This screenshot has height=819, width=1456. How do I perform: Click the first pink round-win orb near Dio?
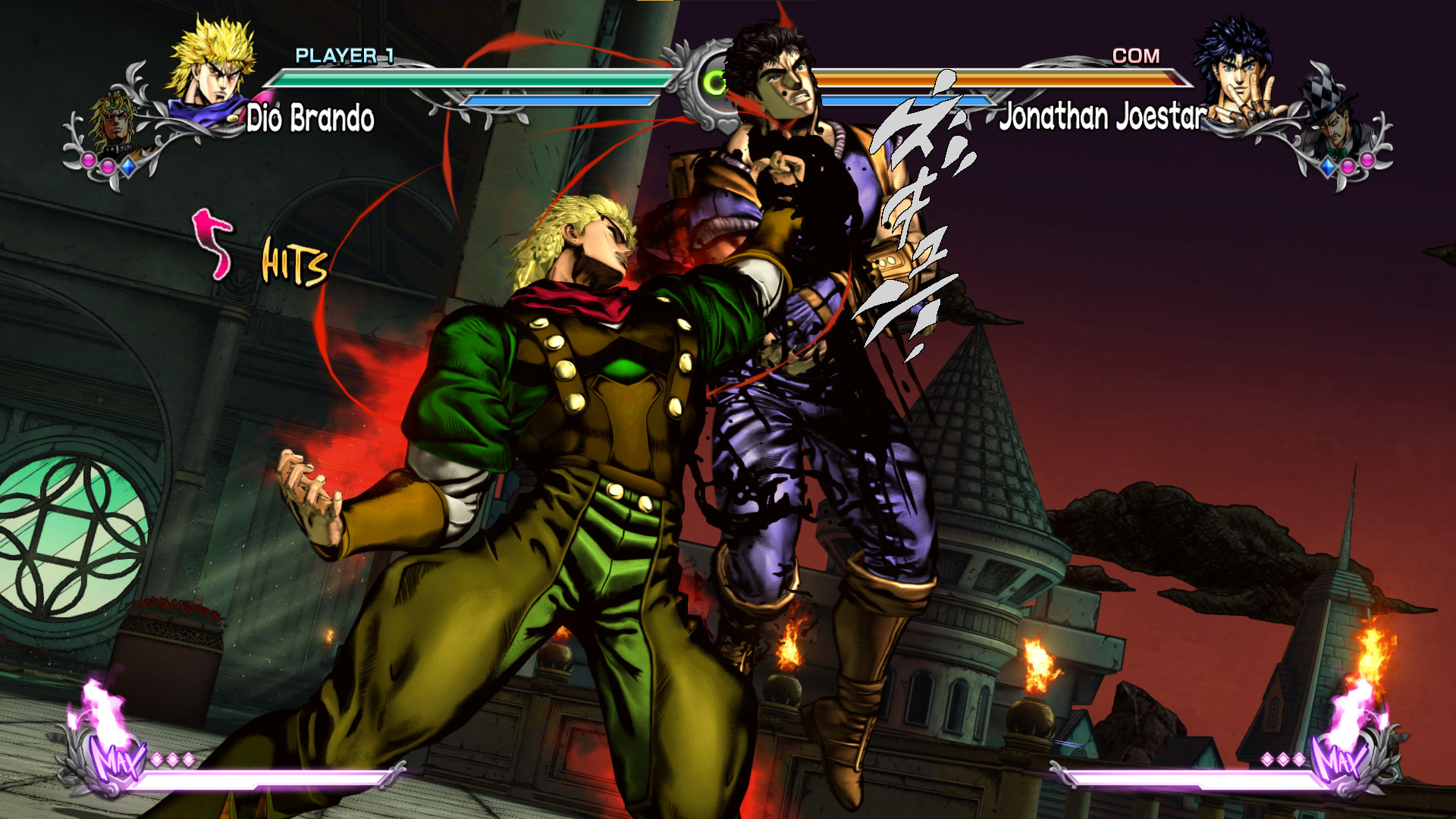[x=88, y=161]
